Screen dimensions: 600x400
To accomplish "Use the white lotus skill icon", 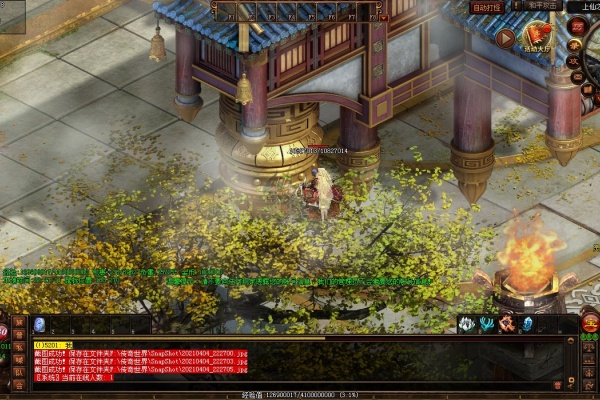I will coord(467,324).
